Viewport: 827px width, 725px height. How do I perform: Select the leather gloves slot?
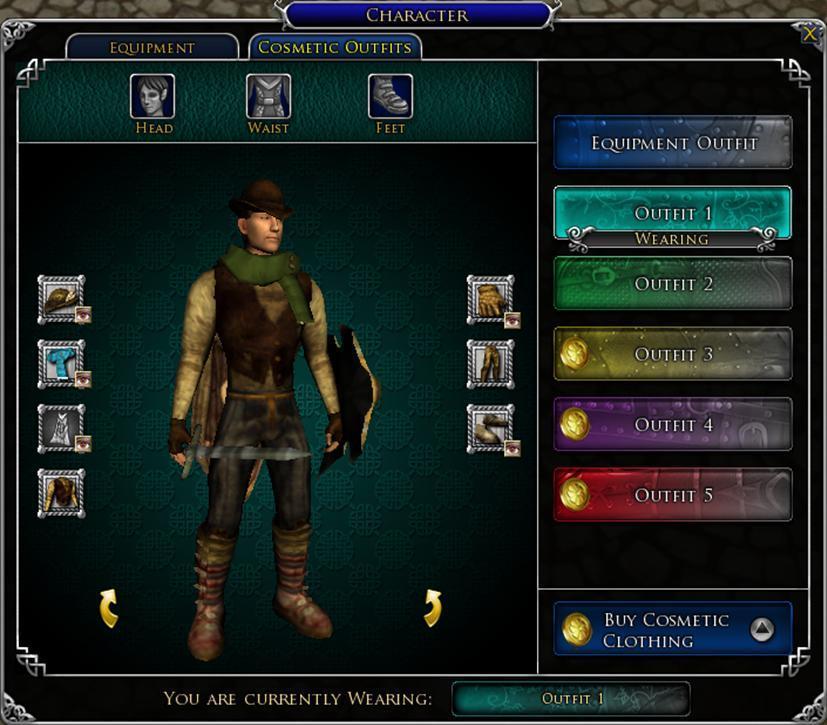point(489,298)
